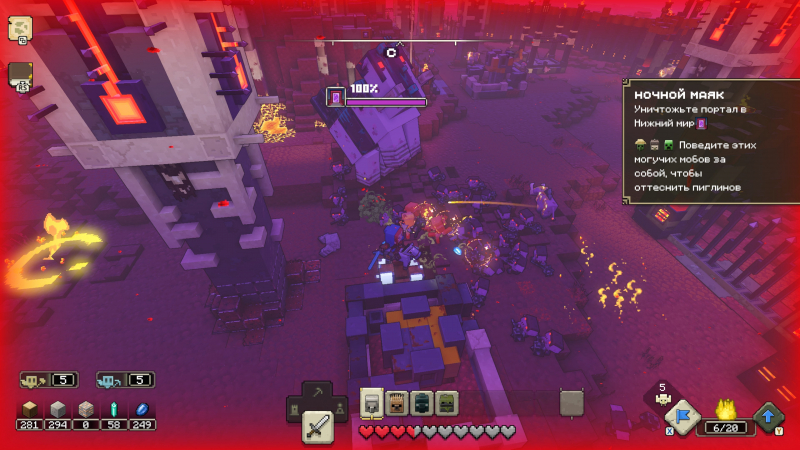Image resolution: width=800 pixels, height=450 pixels.
Task: Select the tower build option in the wheel
Action: 295,409
